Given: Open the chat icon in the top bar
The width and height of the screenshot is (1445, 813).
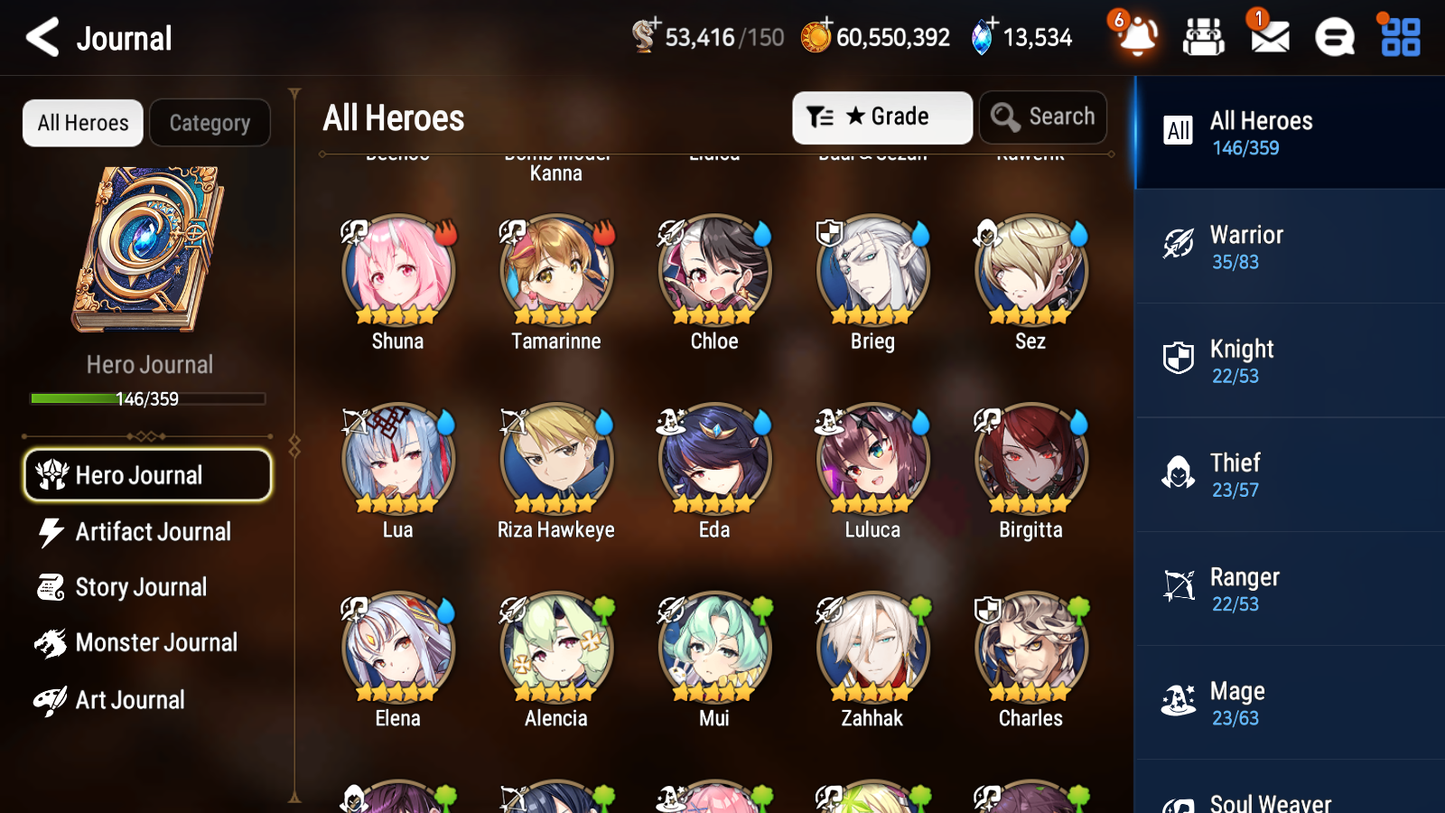Looking at the screenshot, I should (1333, 36).
